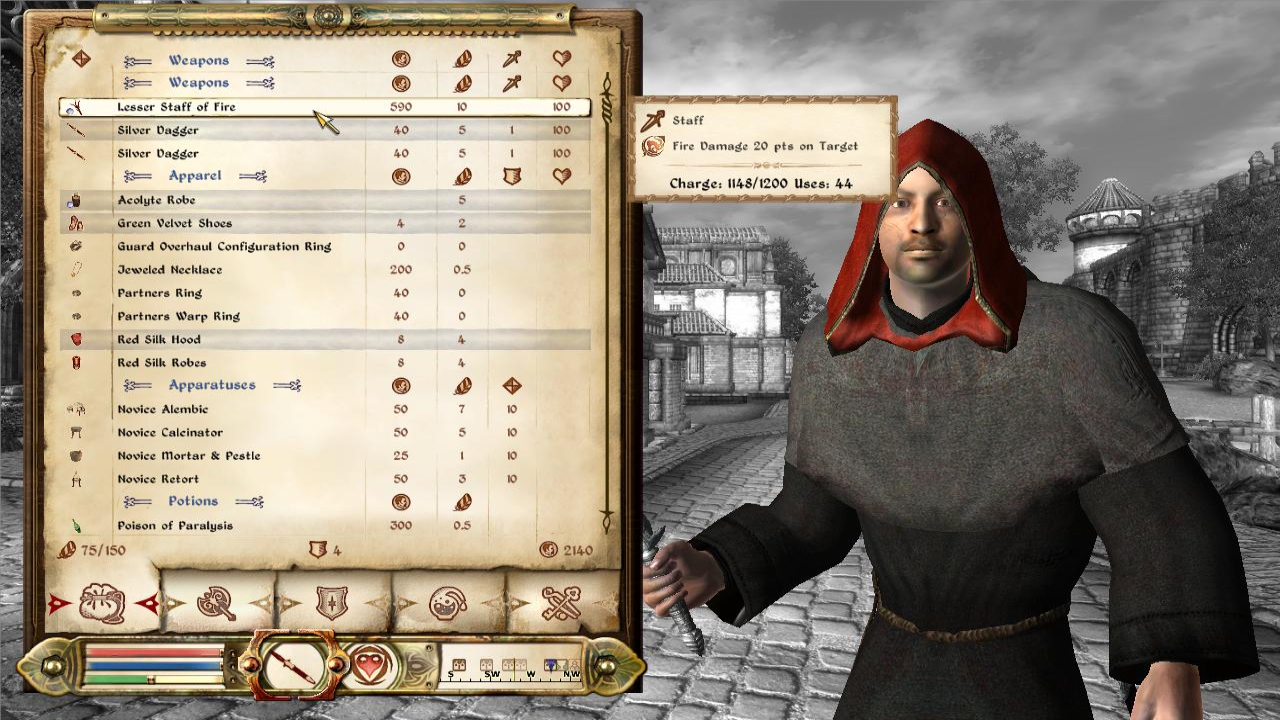Image resolution: width=1280 pixels, height=720 pixels.
Task: Select the Poison of Paralysis potion
Action: click(x=175, y=526)
